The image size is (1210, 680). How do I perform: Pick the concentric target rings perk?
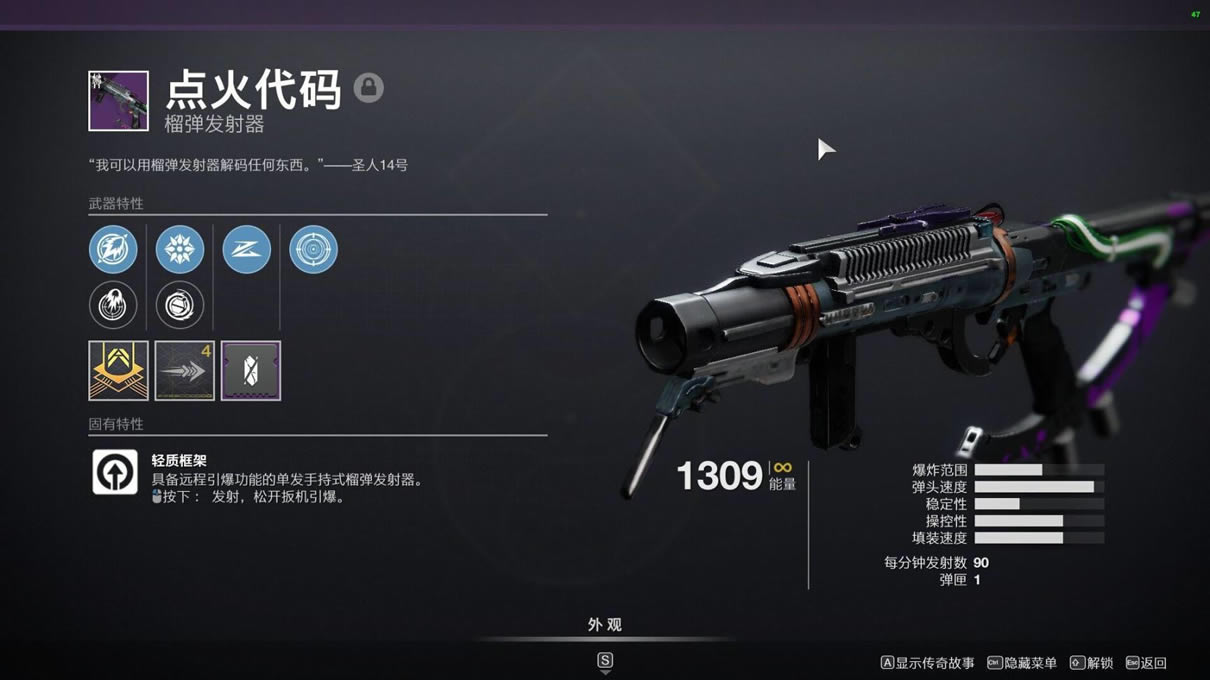[x=313, y=249]
